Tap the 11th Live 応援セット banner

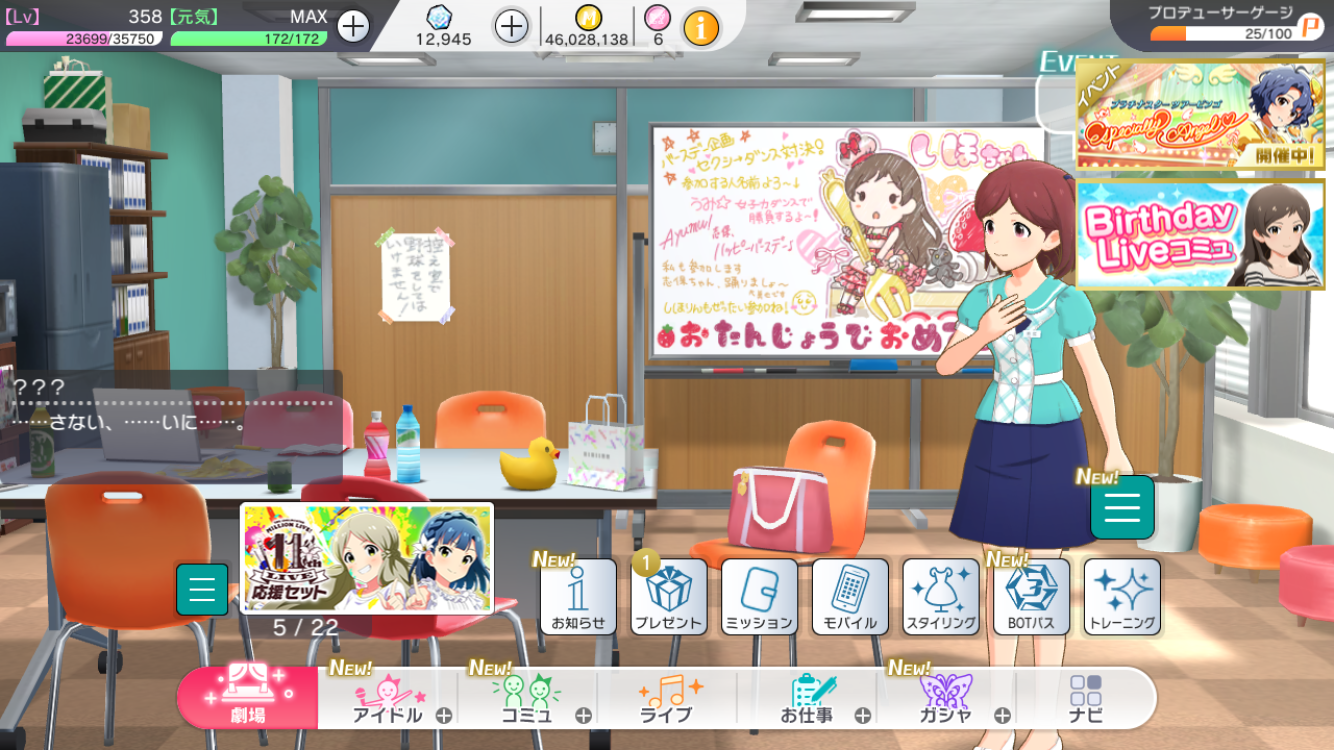coord(367,557)
